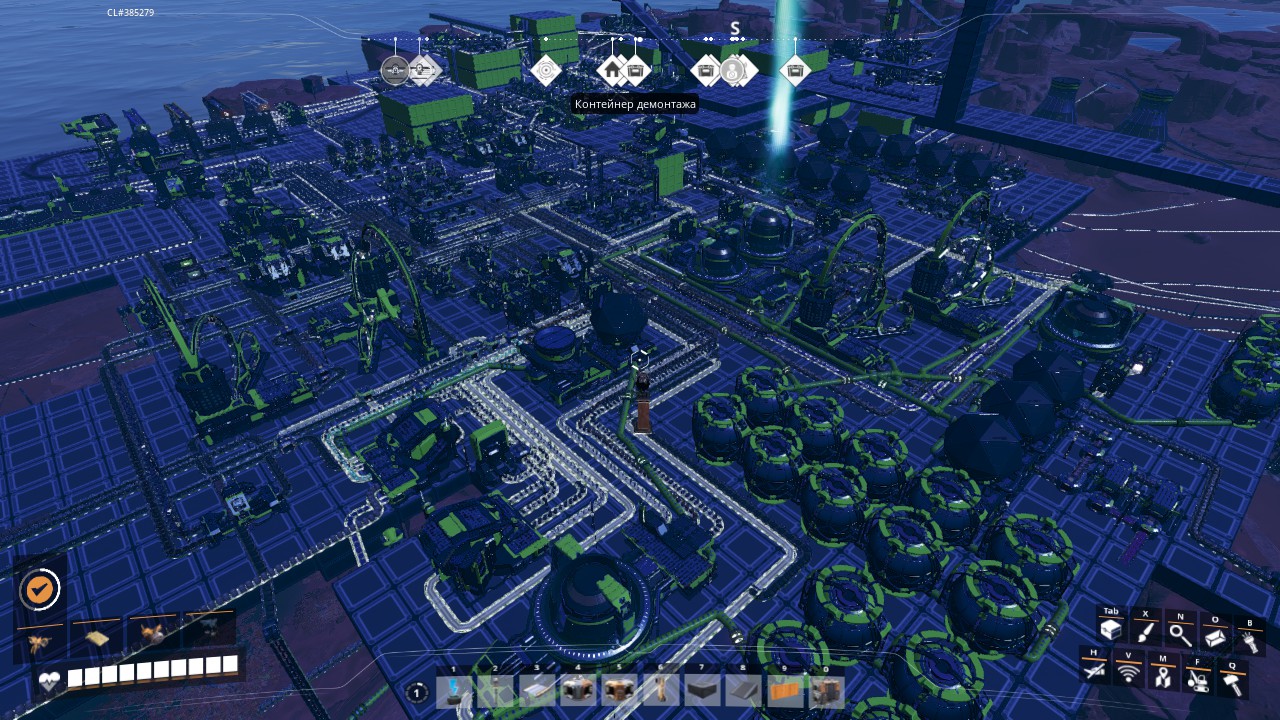Open the paintbrush customizer tool

click(x=1145, y=631)
